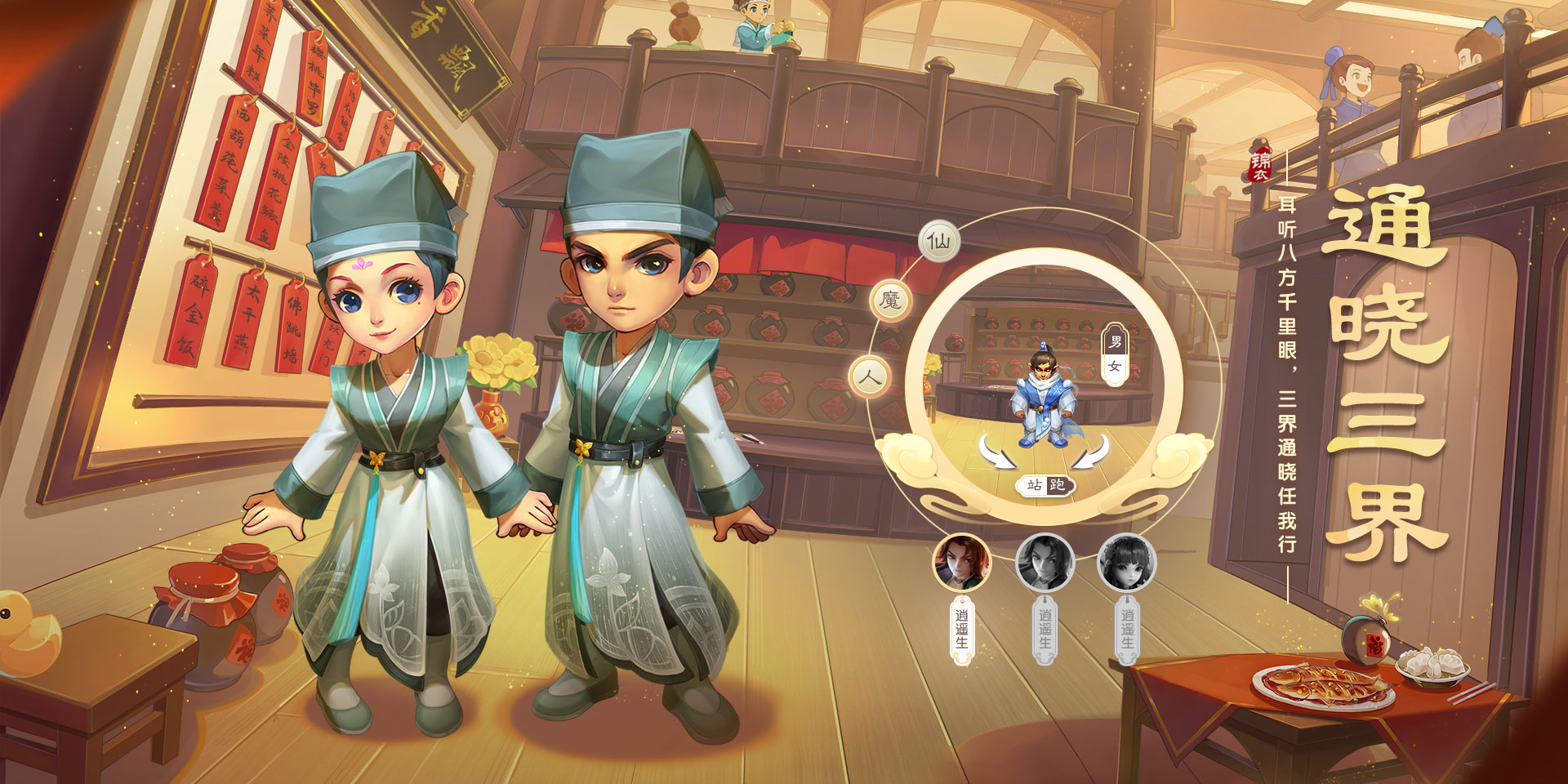Pick the greyed-out male character portrait
1568x784 pixels.
click(1044, 562)
